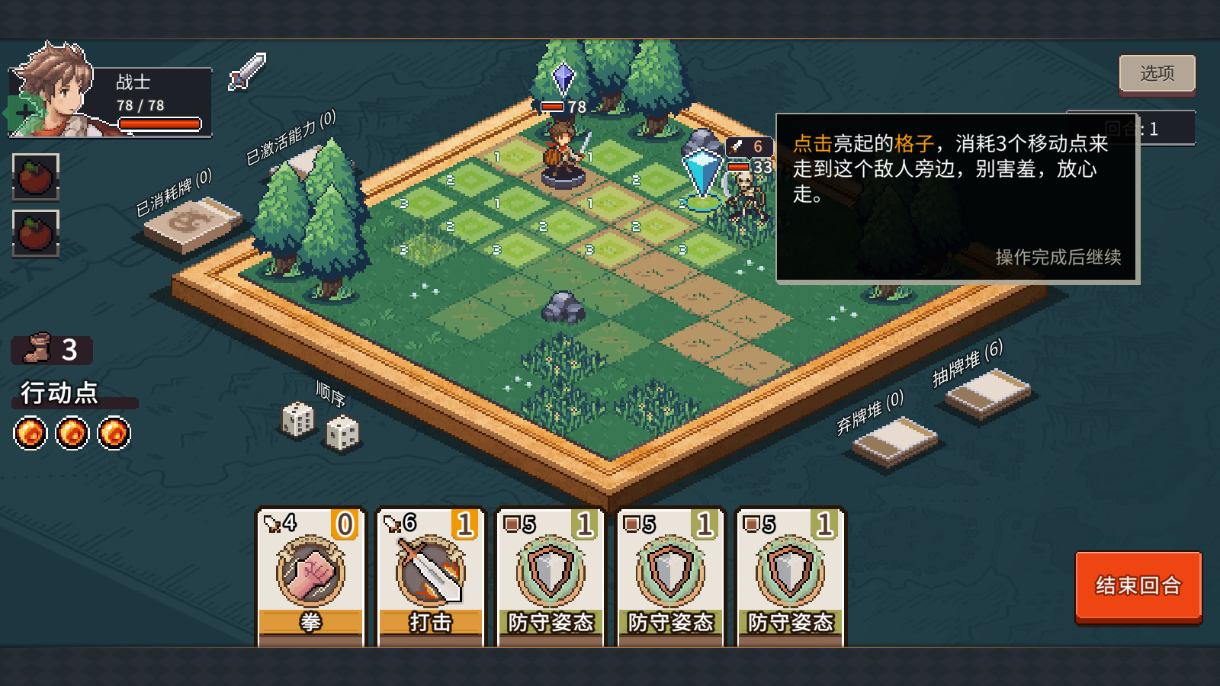Open the 抽牌堆 draw pile
The image size is (1220, 686).
click(x=988, y=393)
